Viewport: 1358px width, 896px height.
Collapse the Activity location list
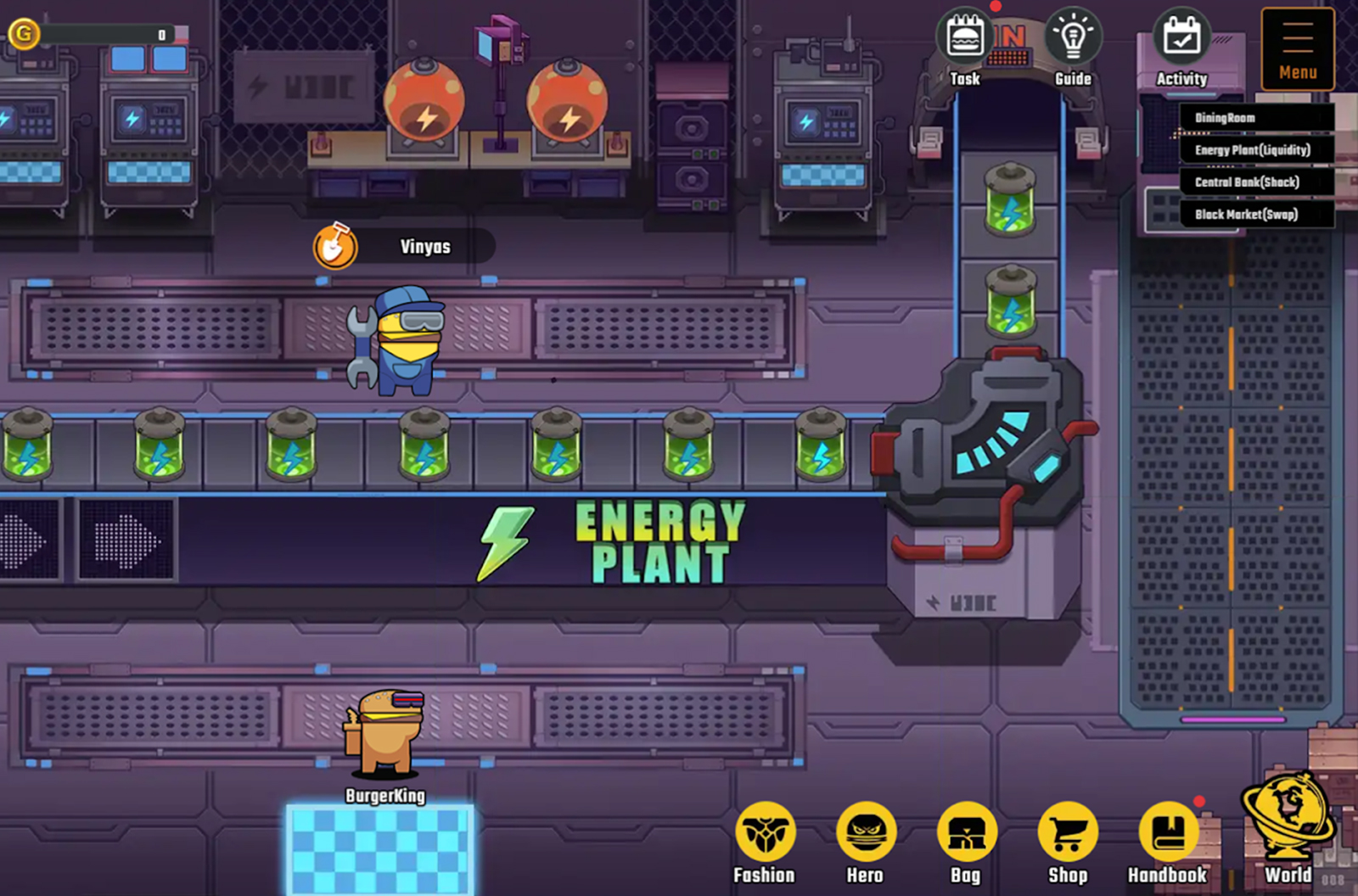(1181, 38)
